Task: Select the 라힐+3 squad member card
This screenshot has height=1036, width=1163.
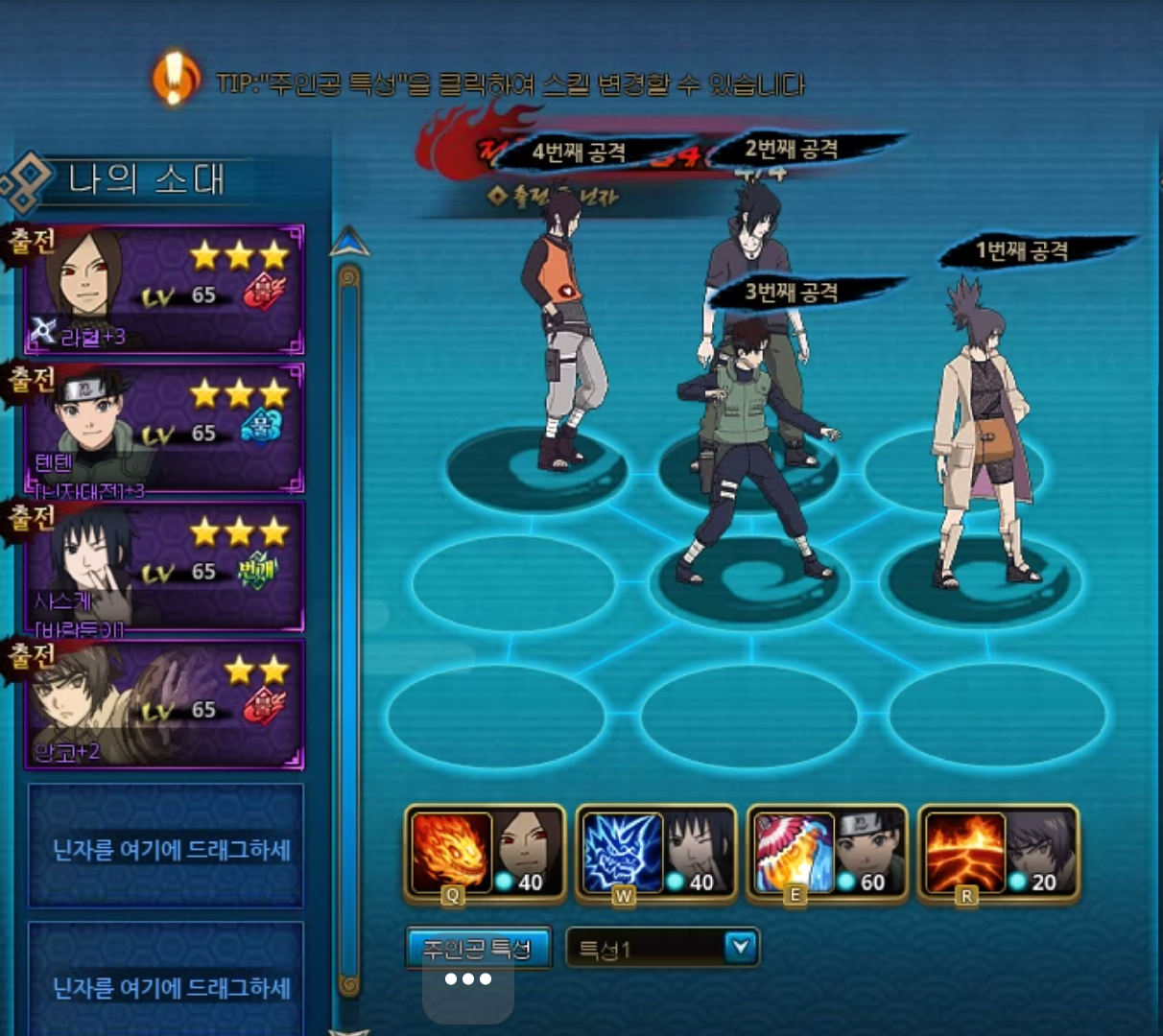Action: pos(164,290)
